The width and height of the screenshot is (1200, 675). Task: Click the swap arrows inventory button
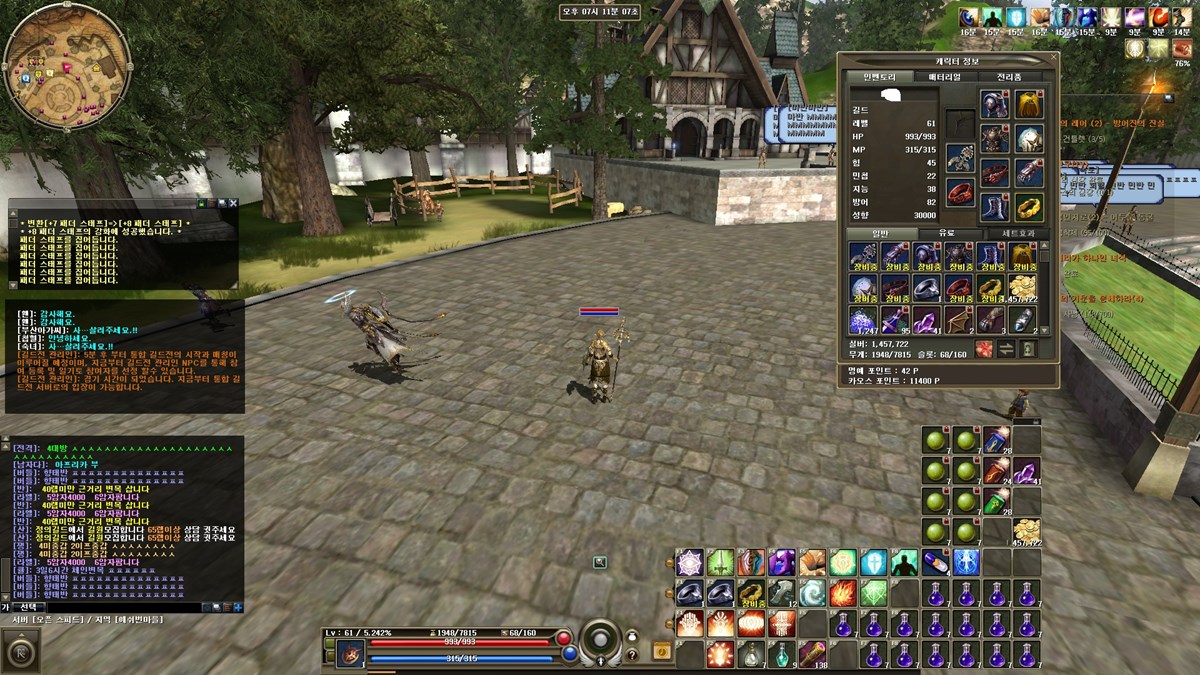(x=1006, y=348)
